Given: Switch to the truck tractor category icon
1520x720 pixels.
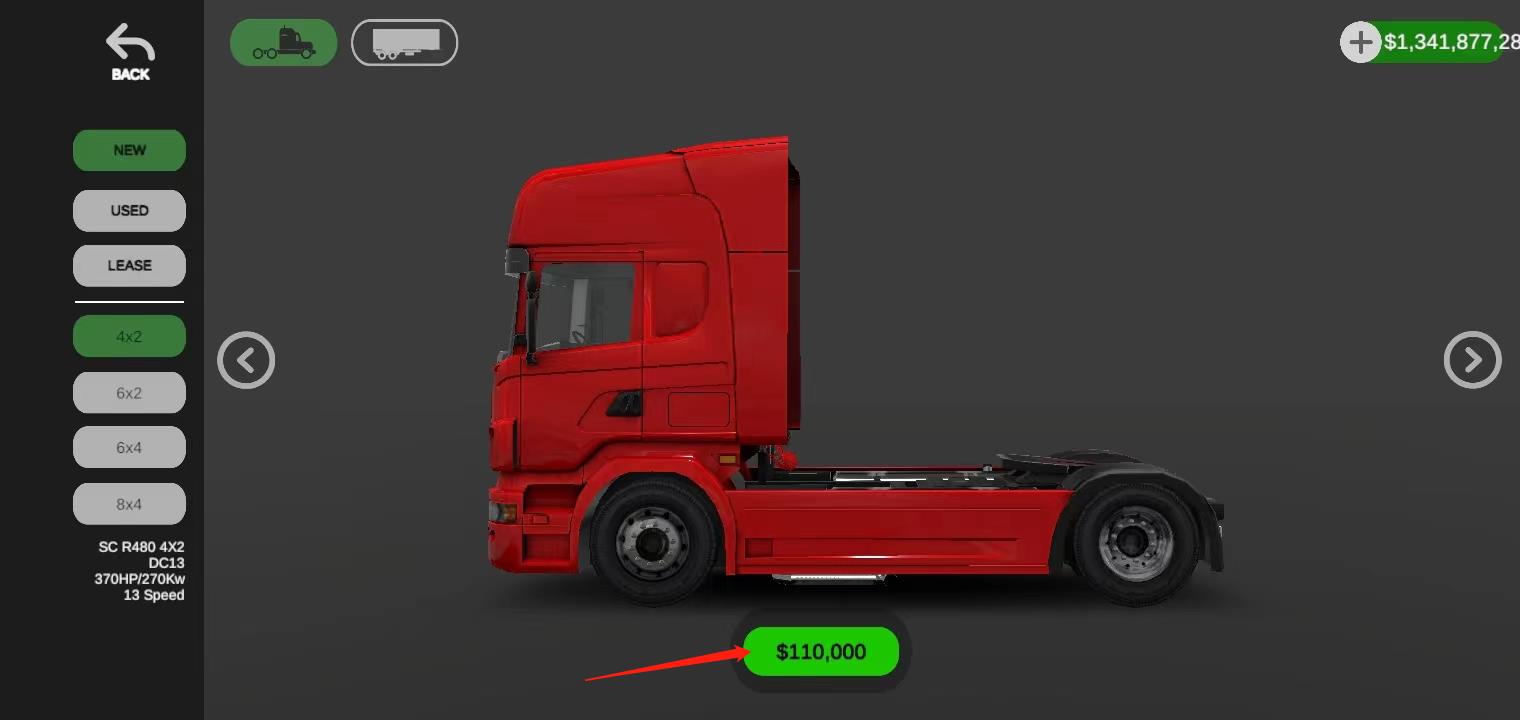Looking at the screenshot, I should pyautogui.click(x=283, y=42).
